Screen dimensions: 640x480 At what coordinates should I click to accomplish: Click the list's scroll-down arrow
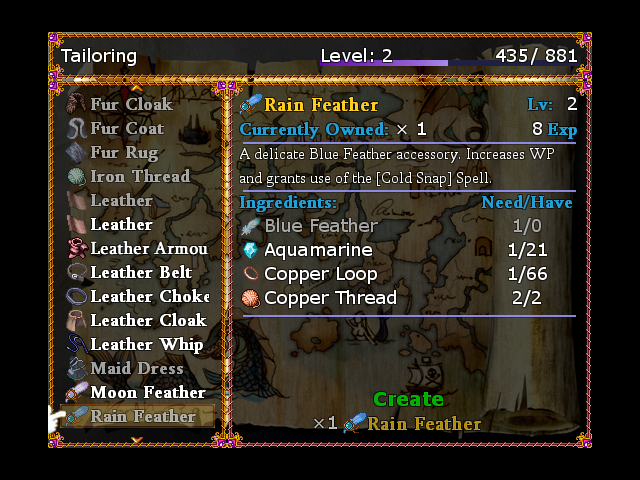(x=137, y=439)
